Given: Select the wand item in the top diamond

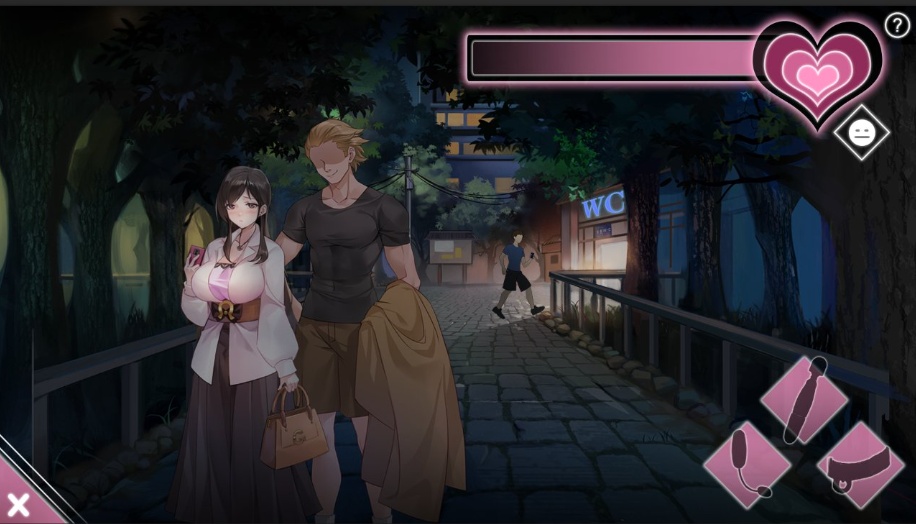Looking at the screenshot, I should coord(804,399).
